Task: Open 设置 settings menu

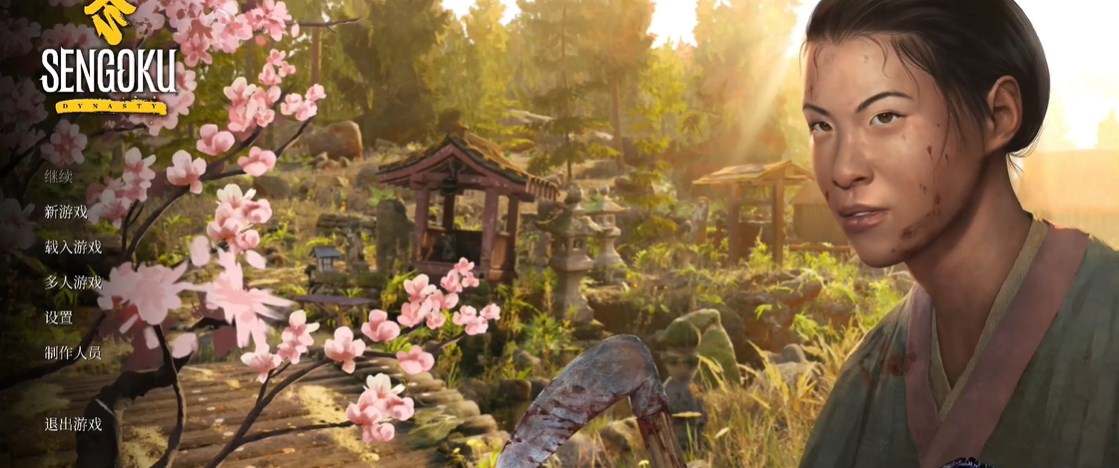Action: 58,317
